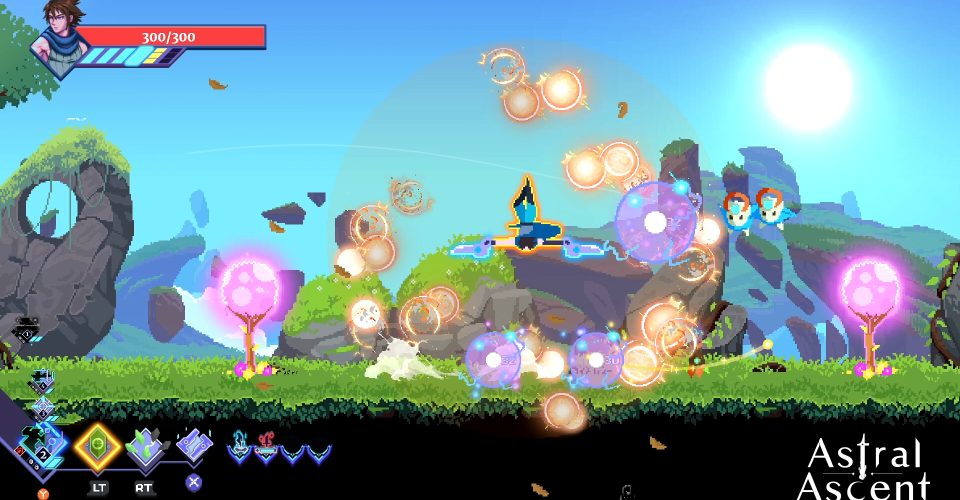Choose the crosshair queued spell icon
The height and width of the screenshot is (500, 960).
[41, 408]
